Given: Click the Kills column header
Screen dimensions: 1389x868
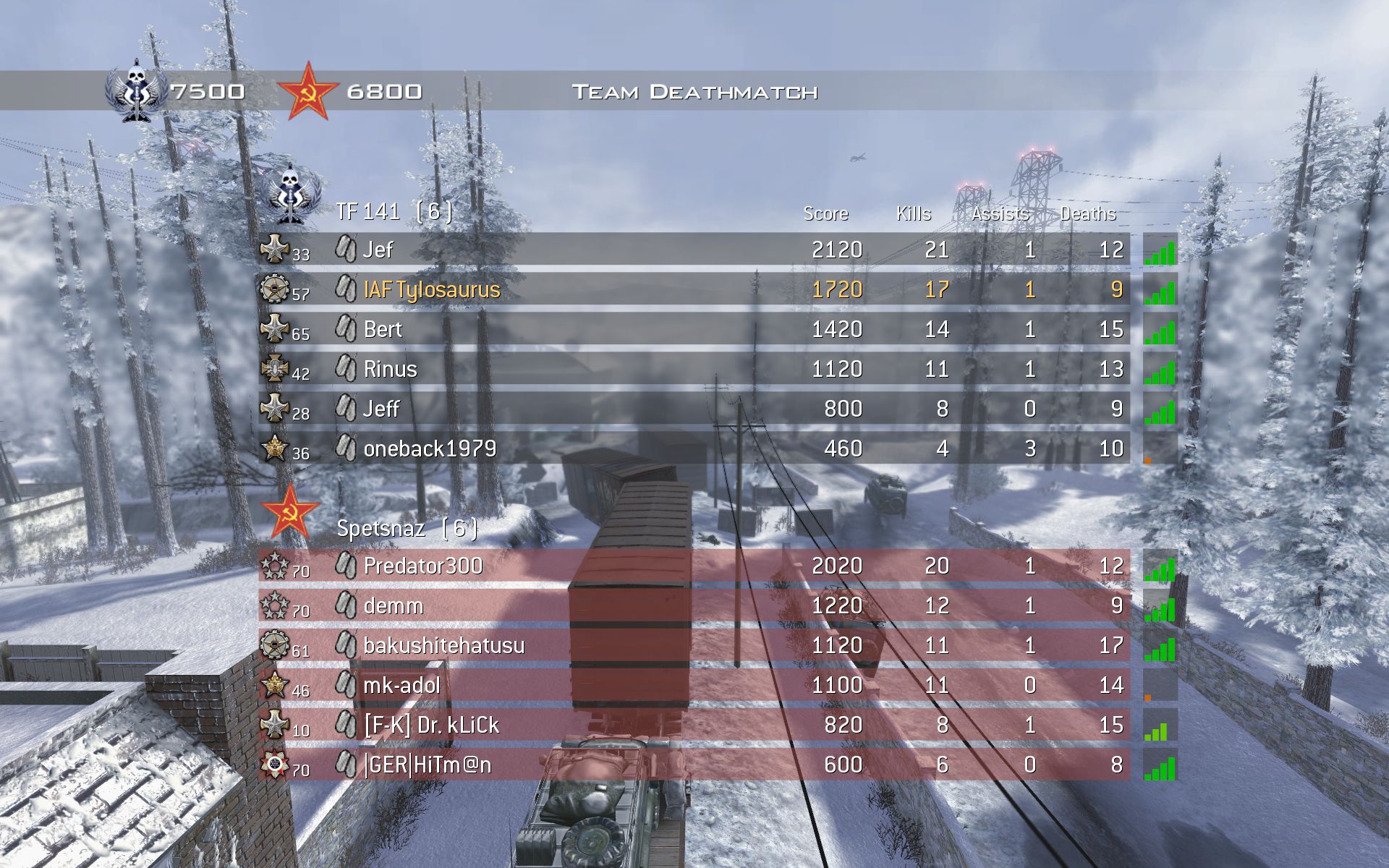Looking at the screenshot, I should 913,213.
